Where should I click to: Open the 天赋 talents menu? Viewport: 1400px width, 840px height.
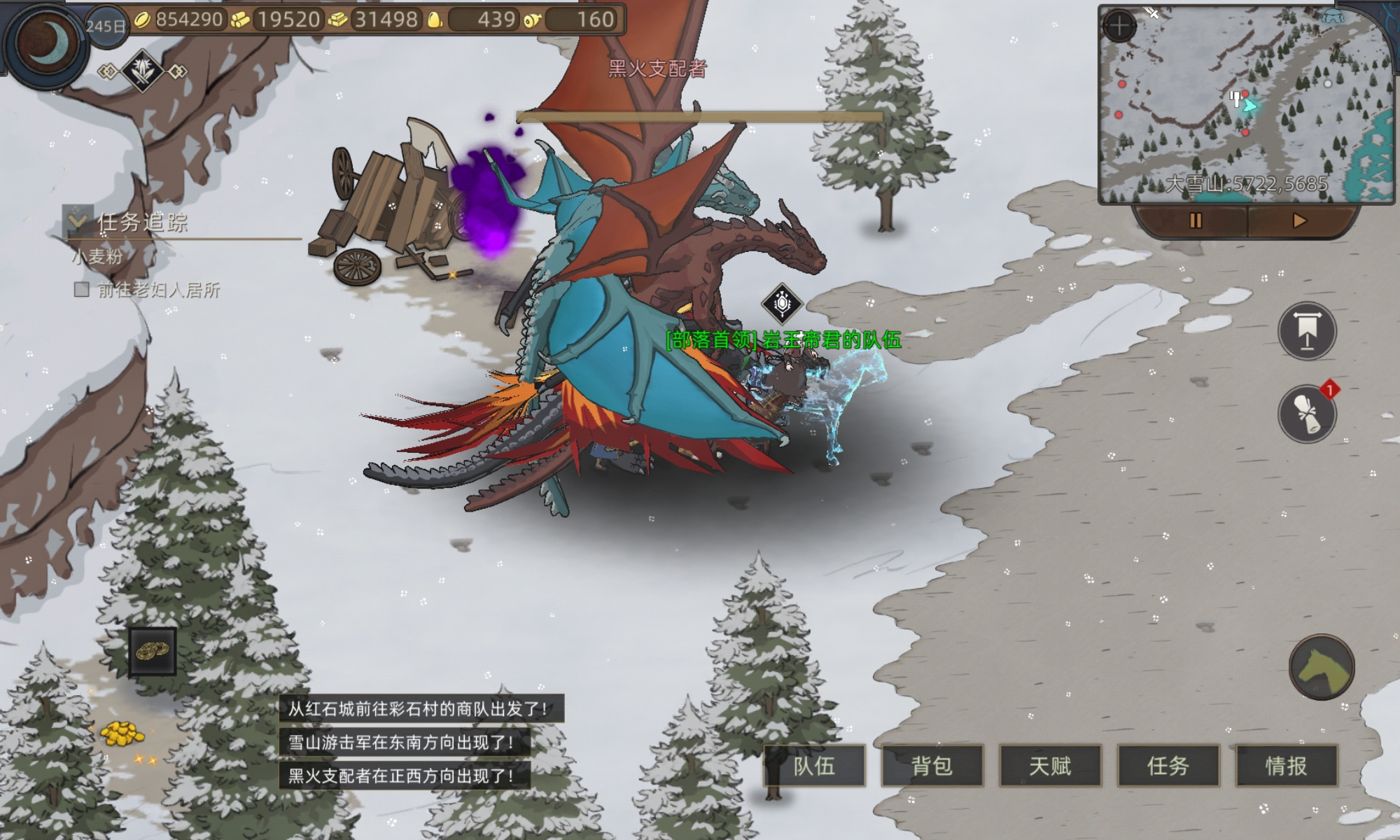[1050, 766]
